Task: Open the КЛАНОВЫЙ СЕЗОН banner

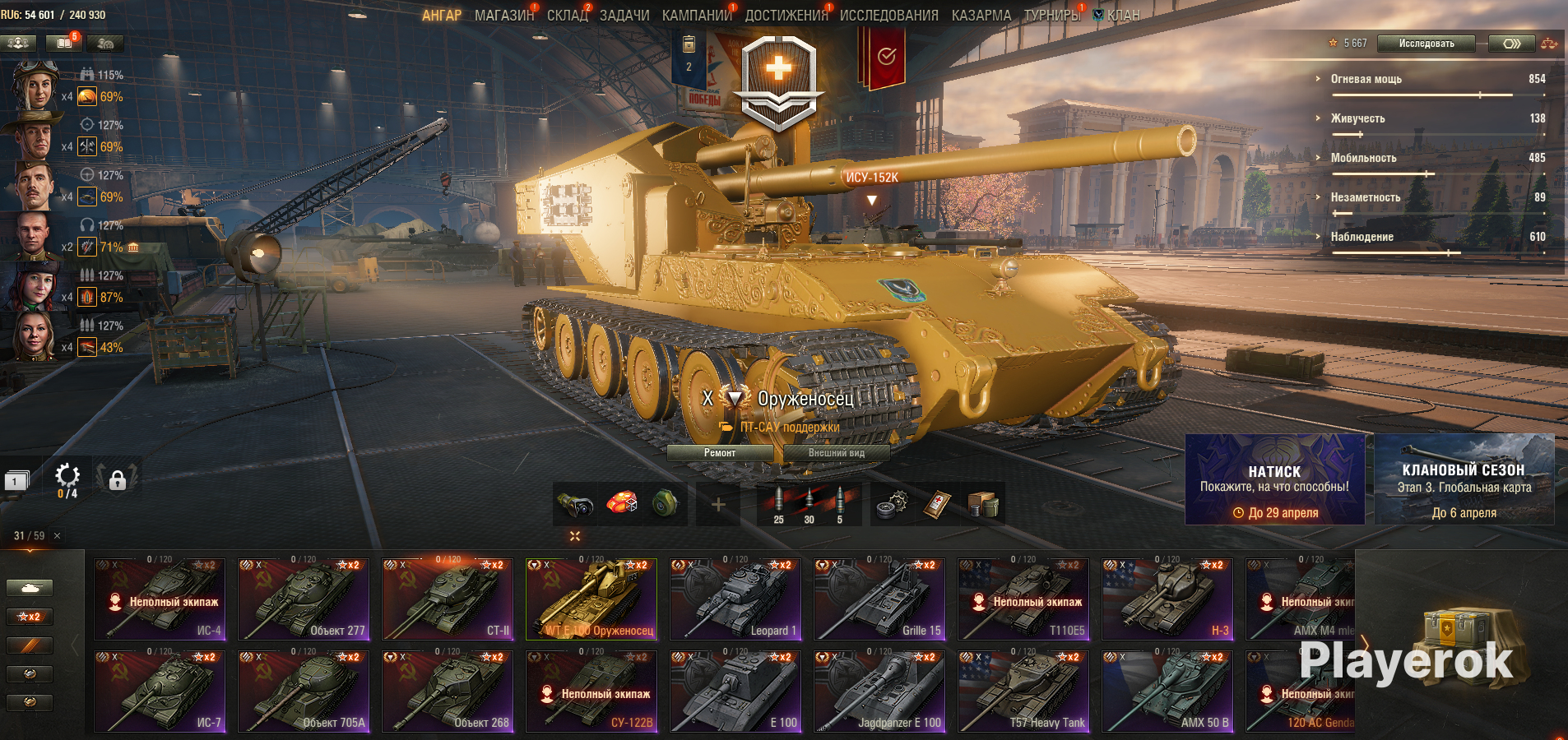Action: pyautogui.click(x=1464, y=480)
